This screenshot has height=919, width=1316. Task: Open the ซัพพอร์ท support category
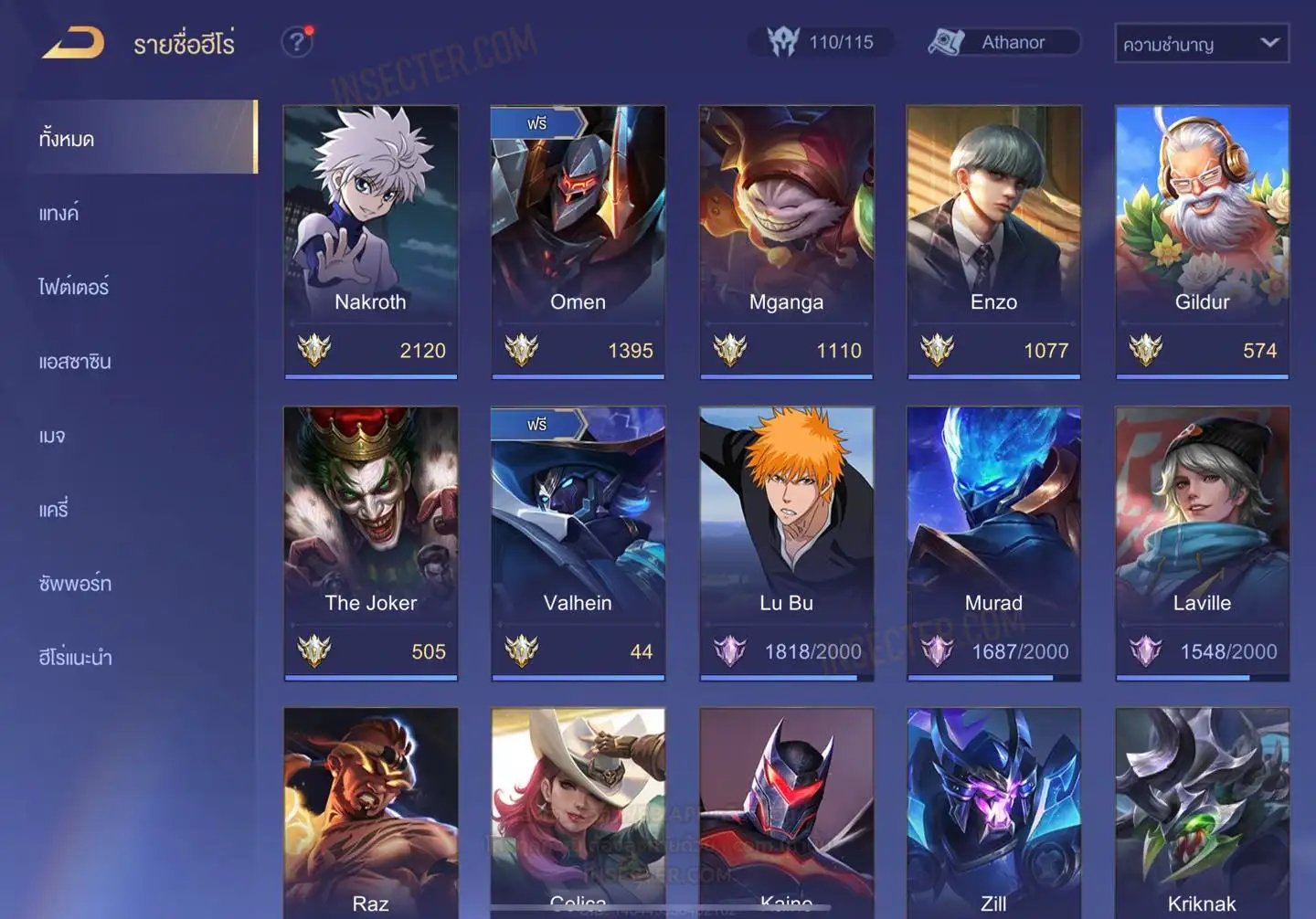75,584
